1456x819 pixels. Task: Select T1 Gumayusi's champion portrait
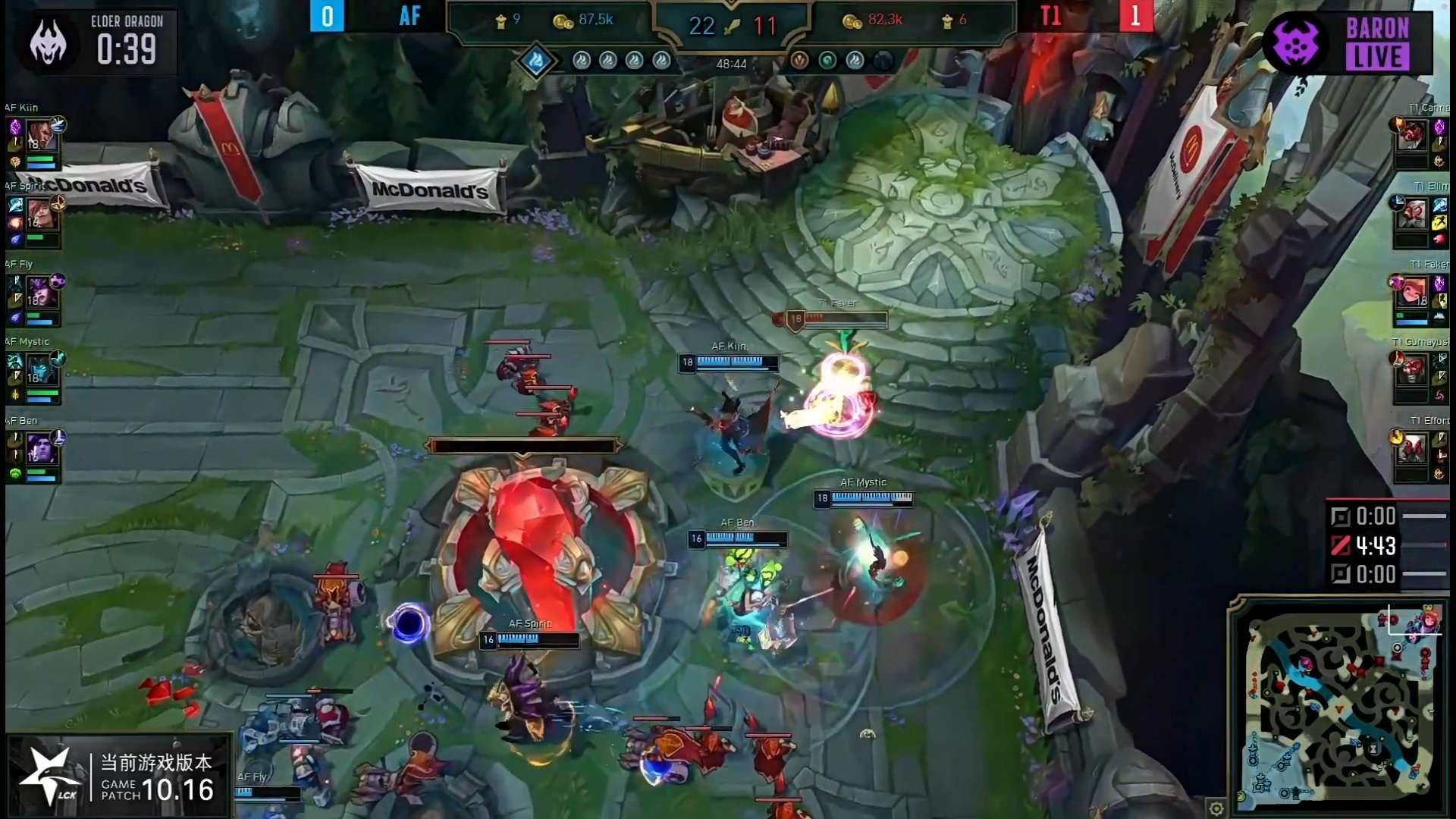click(1413, 371)
